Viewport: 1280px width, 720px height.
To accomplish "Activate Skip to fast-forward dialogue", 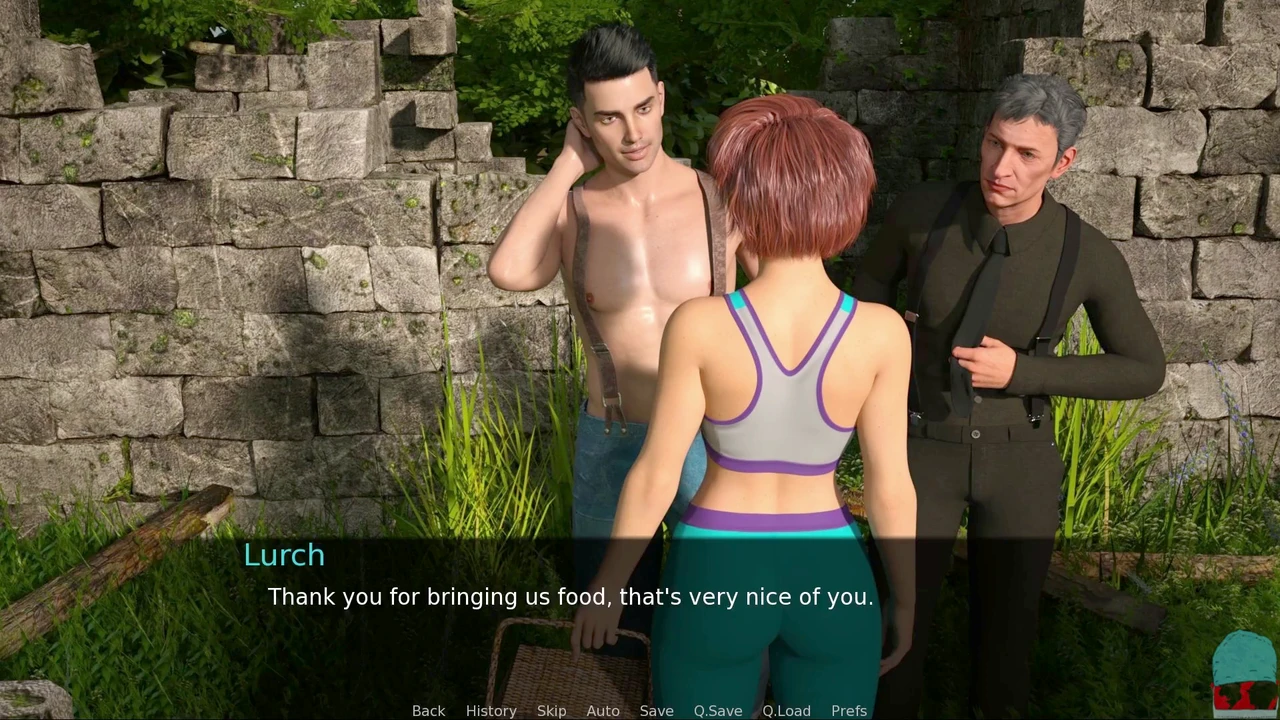I will pyautogui.click(x=551, y=710).
